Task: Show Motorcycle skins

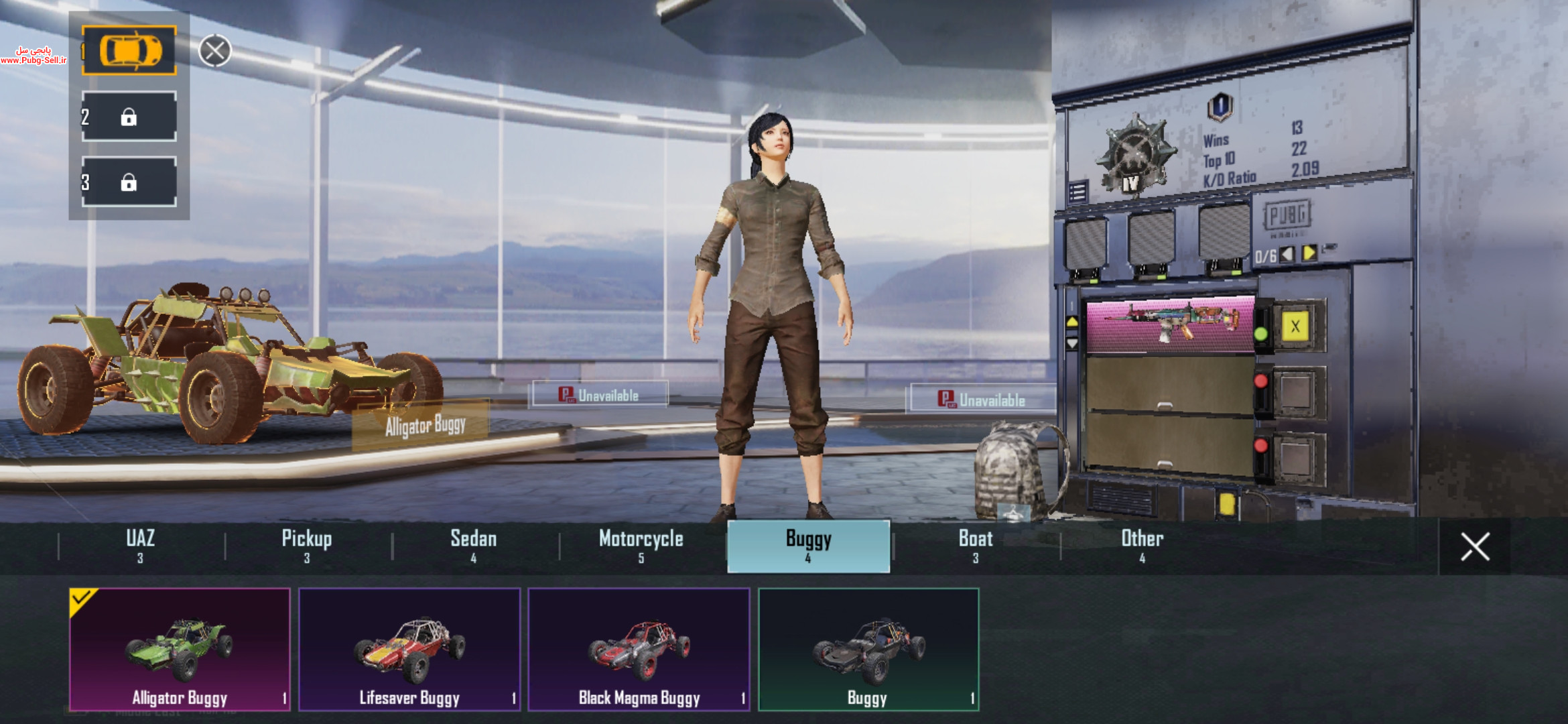Action: click(x=641, y=546)
